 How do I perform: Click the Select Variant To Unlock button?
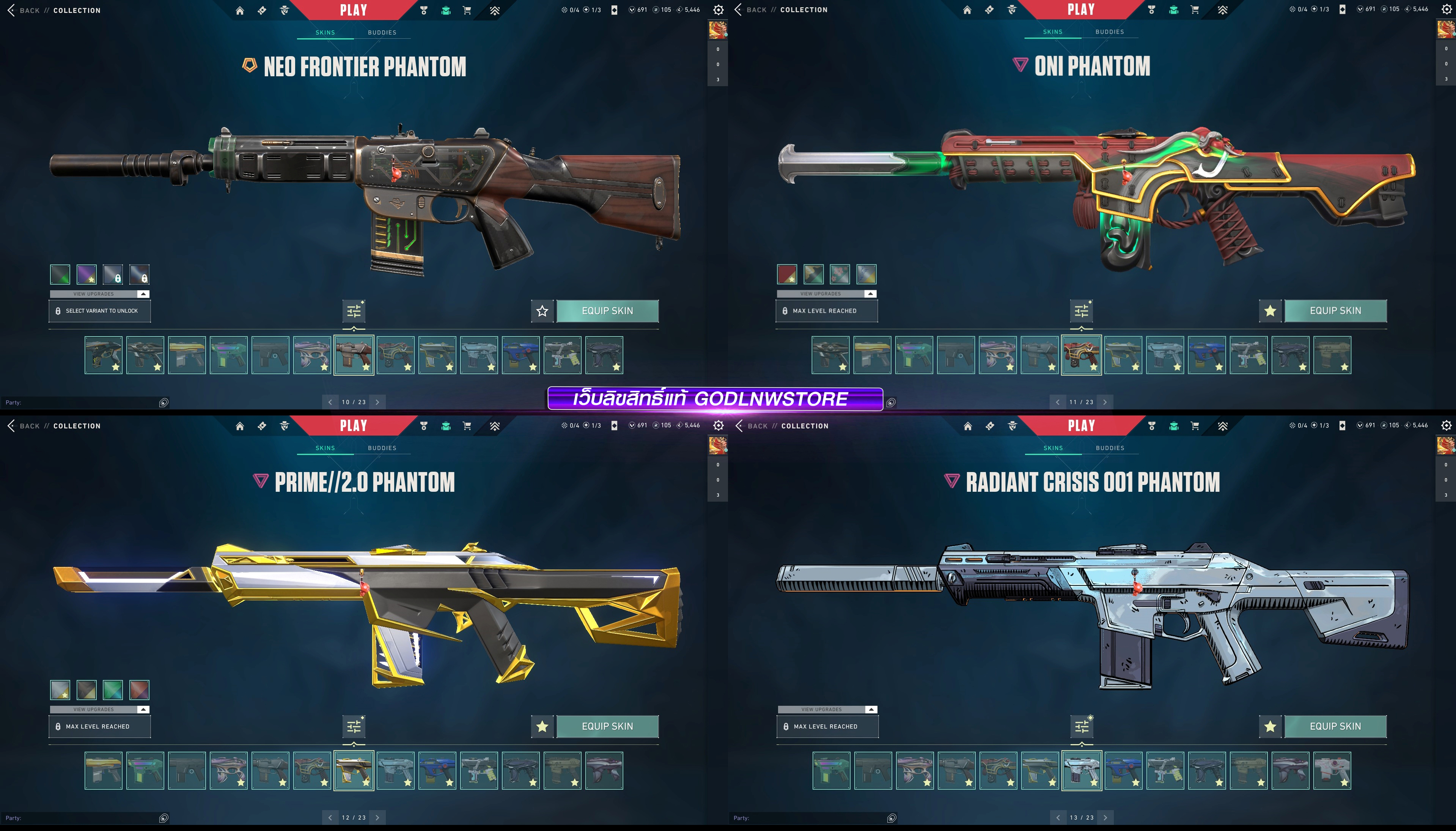[100, 311]
